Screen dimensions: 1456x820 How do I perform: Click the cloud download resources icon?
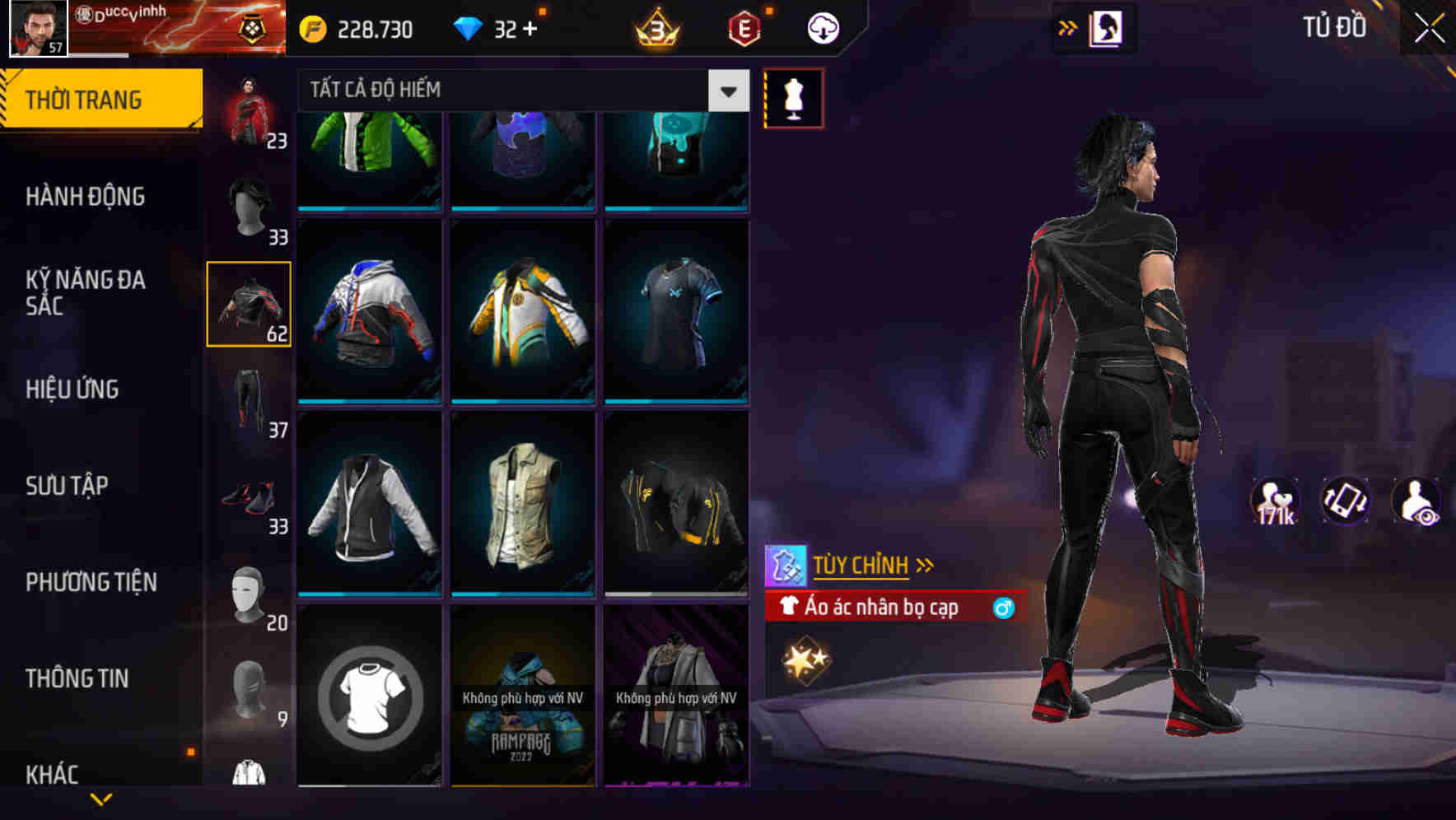[823, 26]
